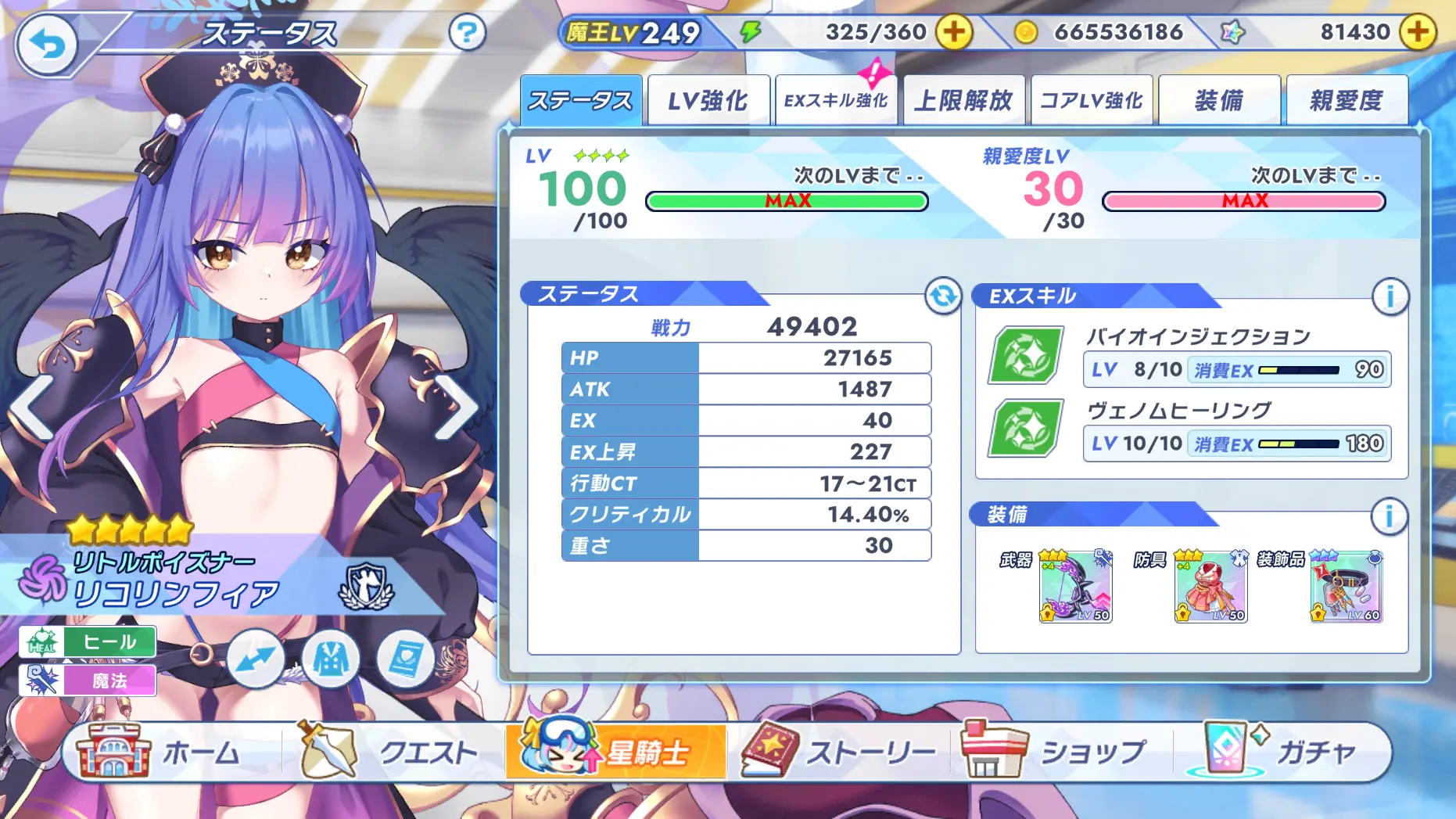Image resolution: width=1456 pixels, height=819 pixels.
Task: Buy more star gems with plus button
Action: click(1417, 32)
